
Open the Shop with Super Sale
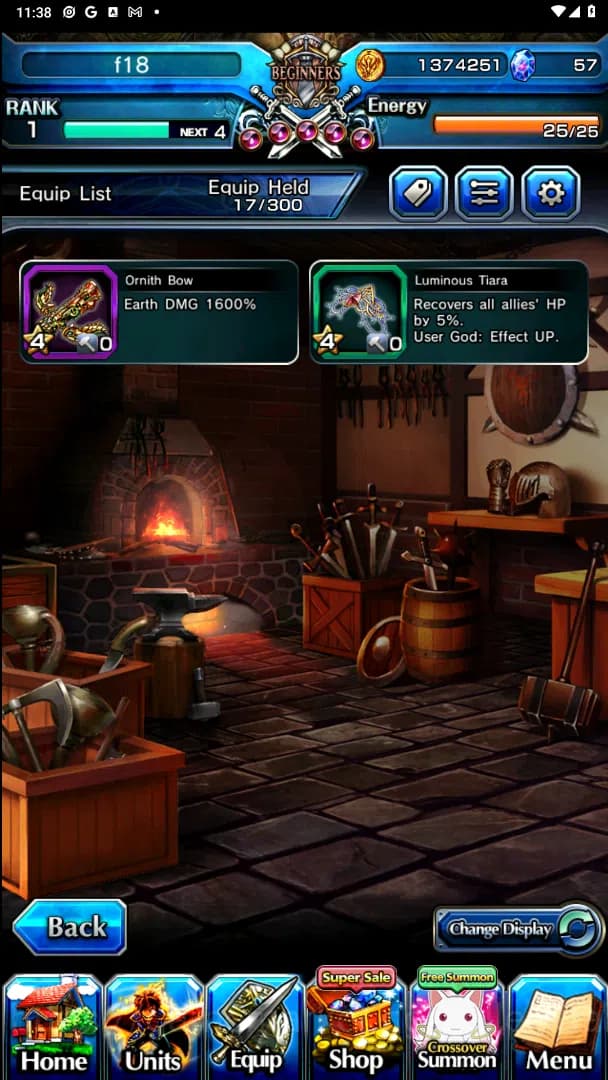click(355, 1025)
